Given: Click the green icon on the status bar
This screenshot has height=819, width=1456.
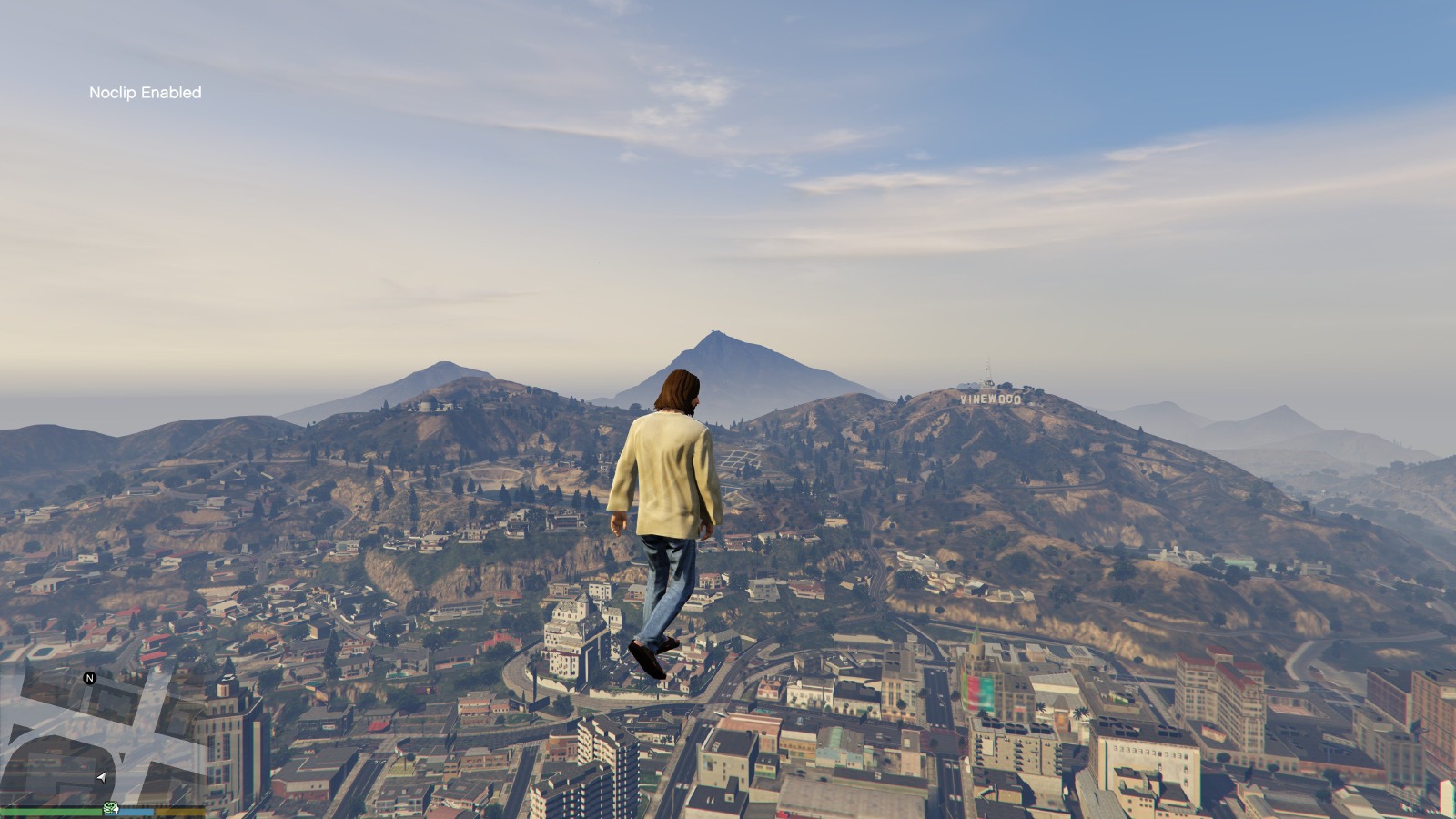Looking at the screenshot, I should [x=111, y=808].
